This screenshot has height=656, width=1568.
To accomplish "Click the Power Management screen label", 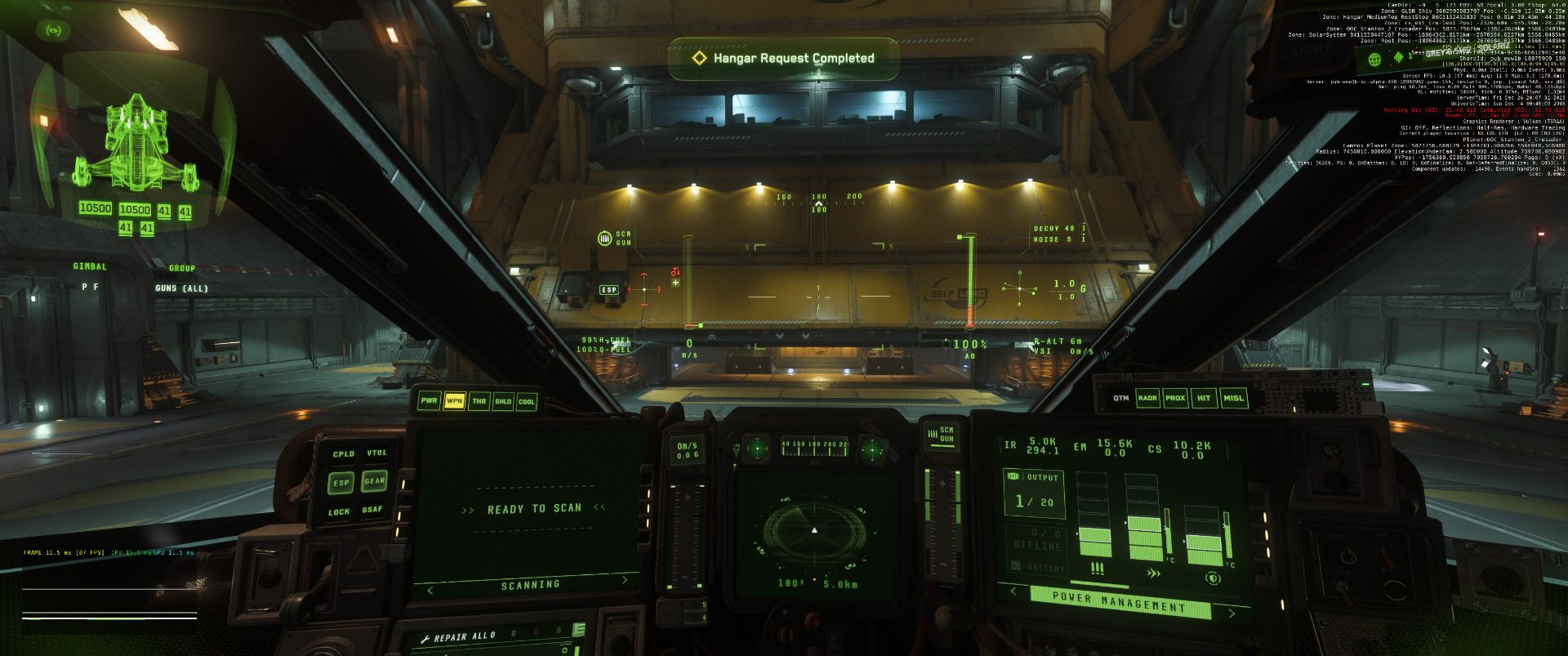I will [x=1119, y=603].
